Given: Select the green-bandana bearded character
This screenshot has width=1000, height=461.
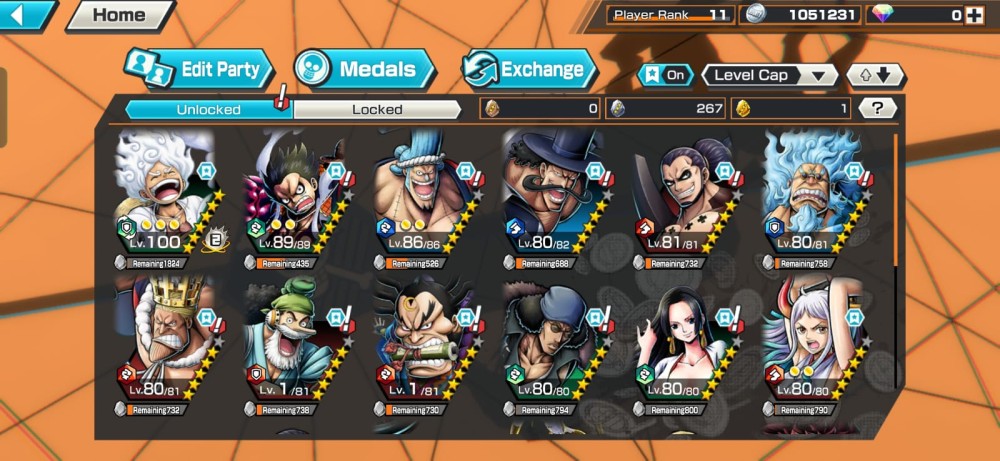Looking at the screenshot, I should [295, 340].
